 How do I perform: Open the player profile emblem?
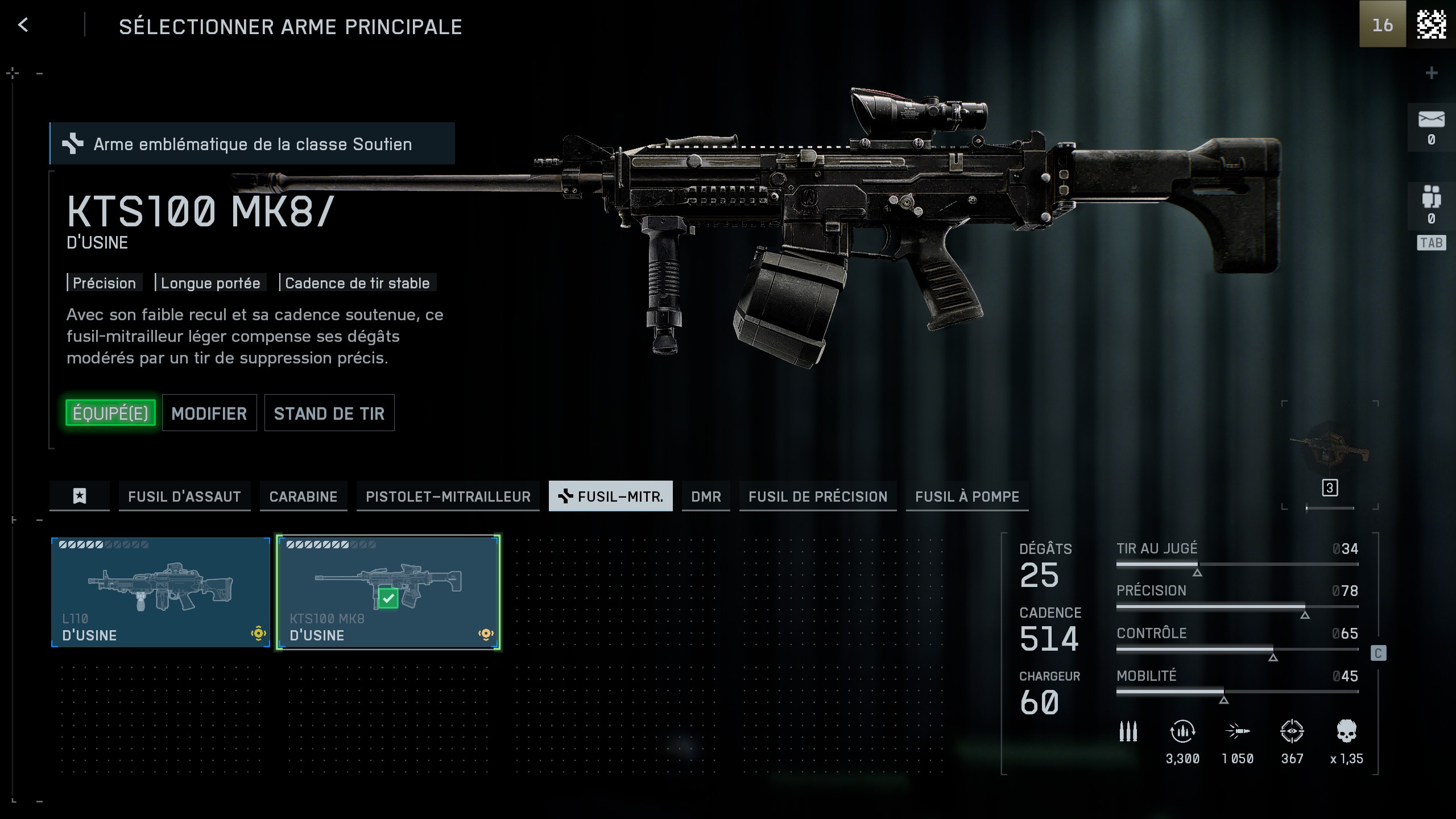[1431, 24]
